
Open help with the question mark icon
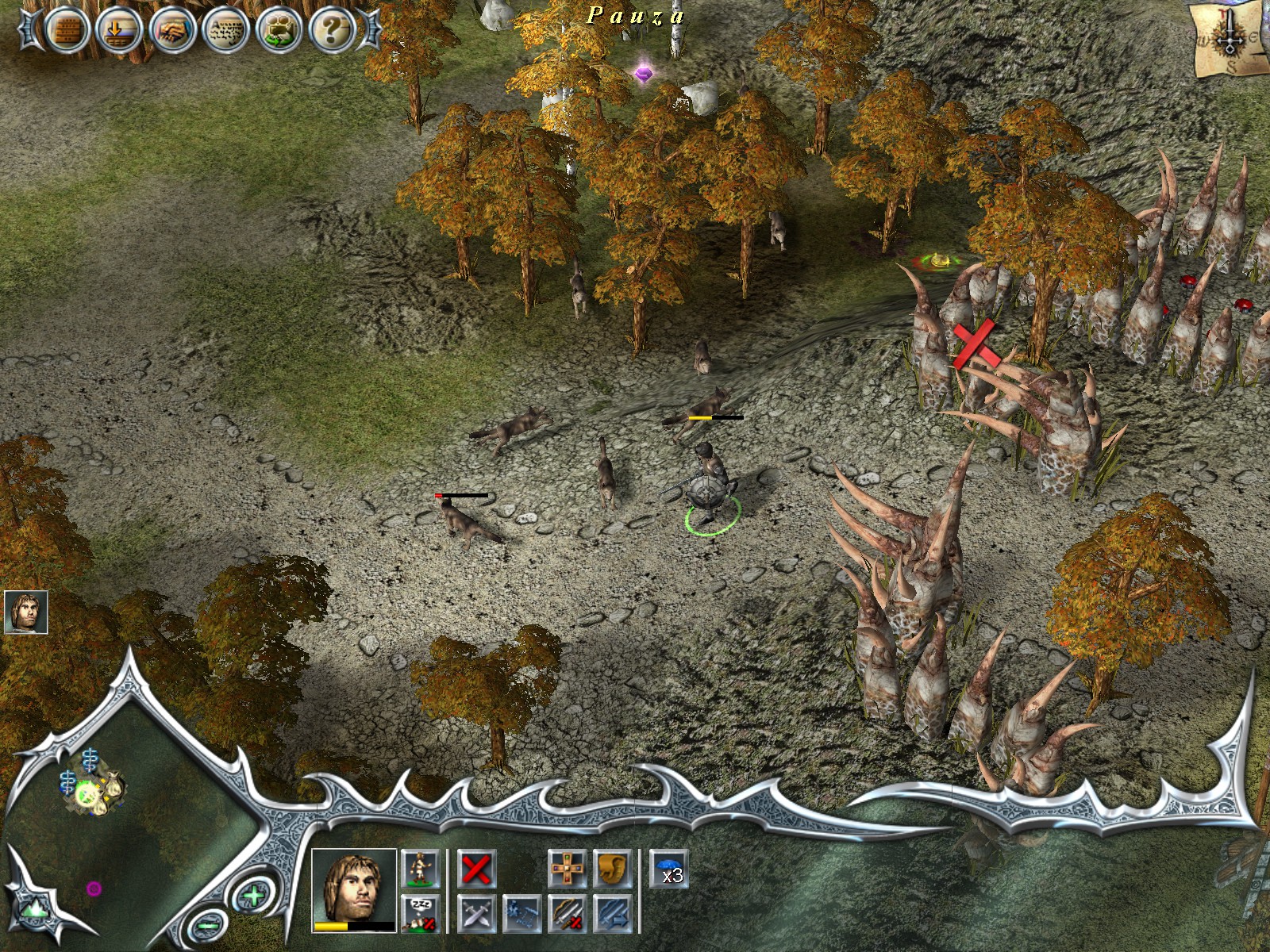click(x=333, y=31)
